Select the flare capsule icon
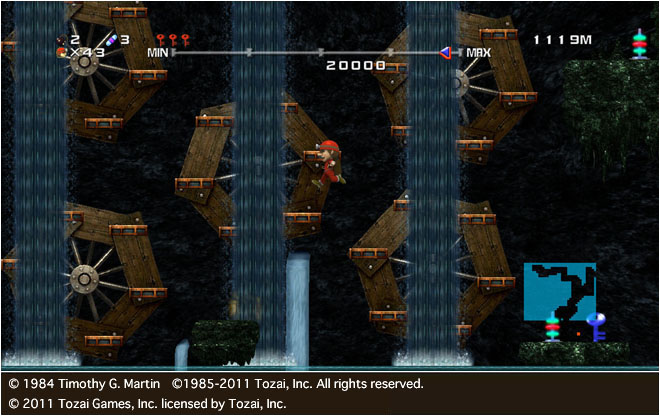The width and height of the screenshot is (660, 416). click(x=112, y=39)
